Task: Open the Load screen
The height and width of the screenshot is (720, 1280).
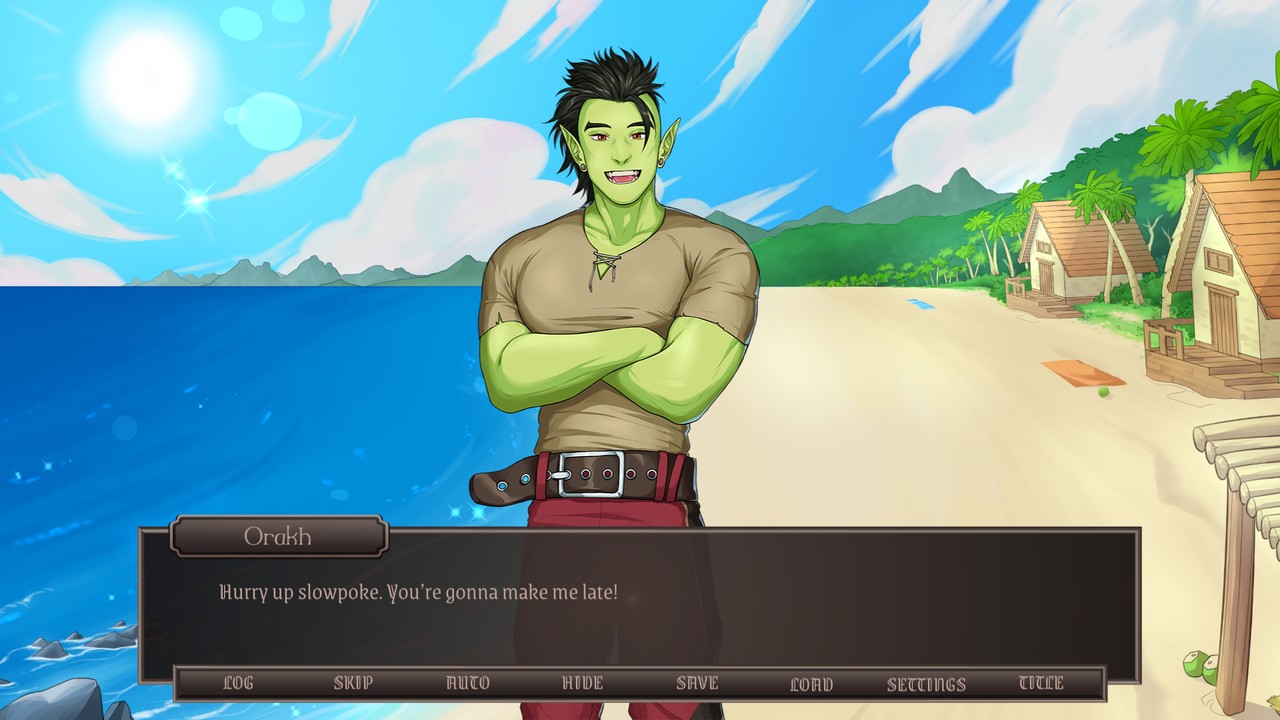Action: [811, 683]
